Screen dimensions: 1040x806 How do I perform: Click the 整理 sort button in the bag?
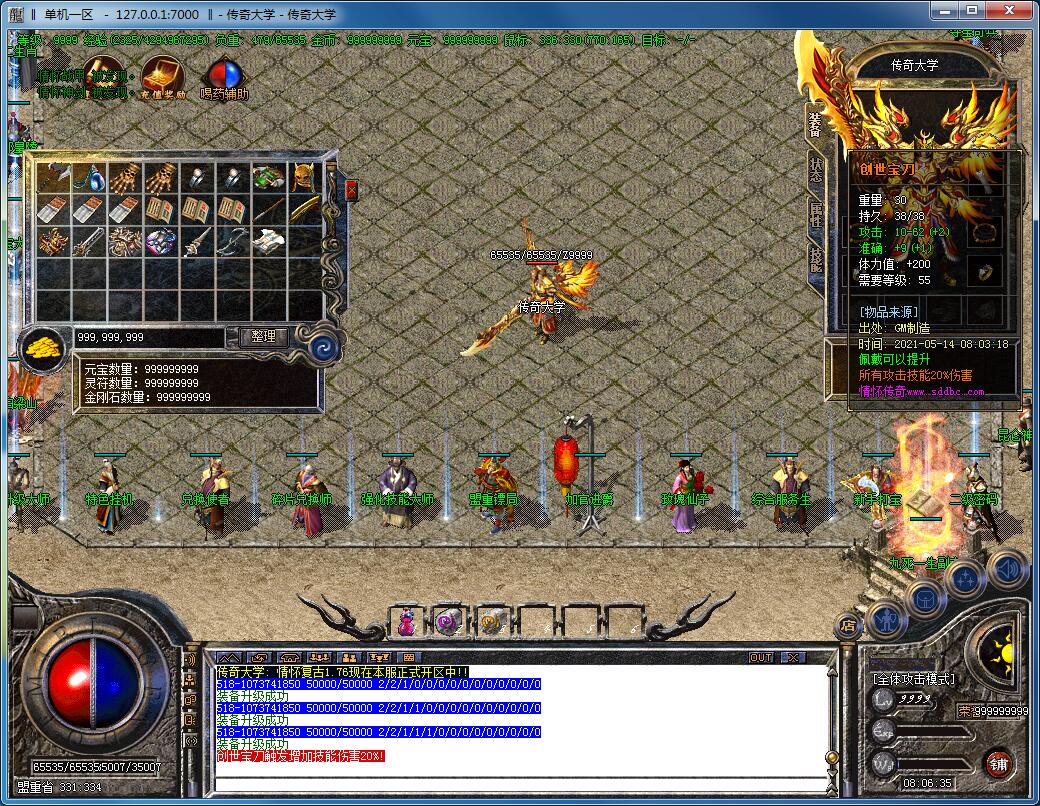pos(263,337)
